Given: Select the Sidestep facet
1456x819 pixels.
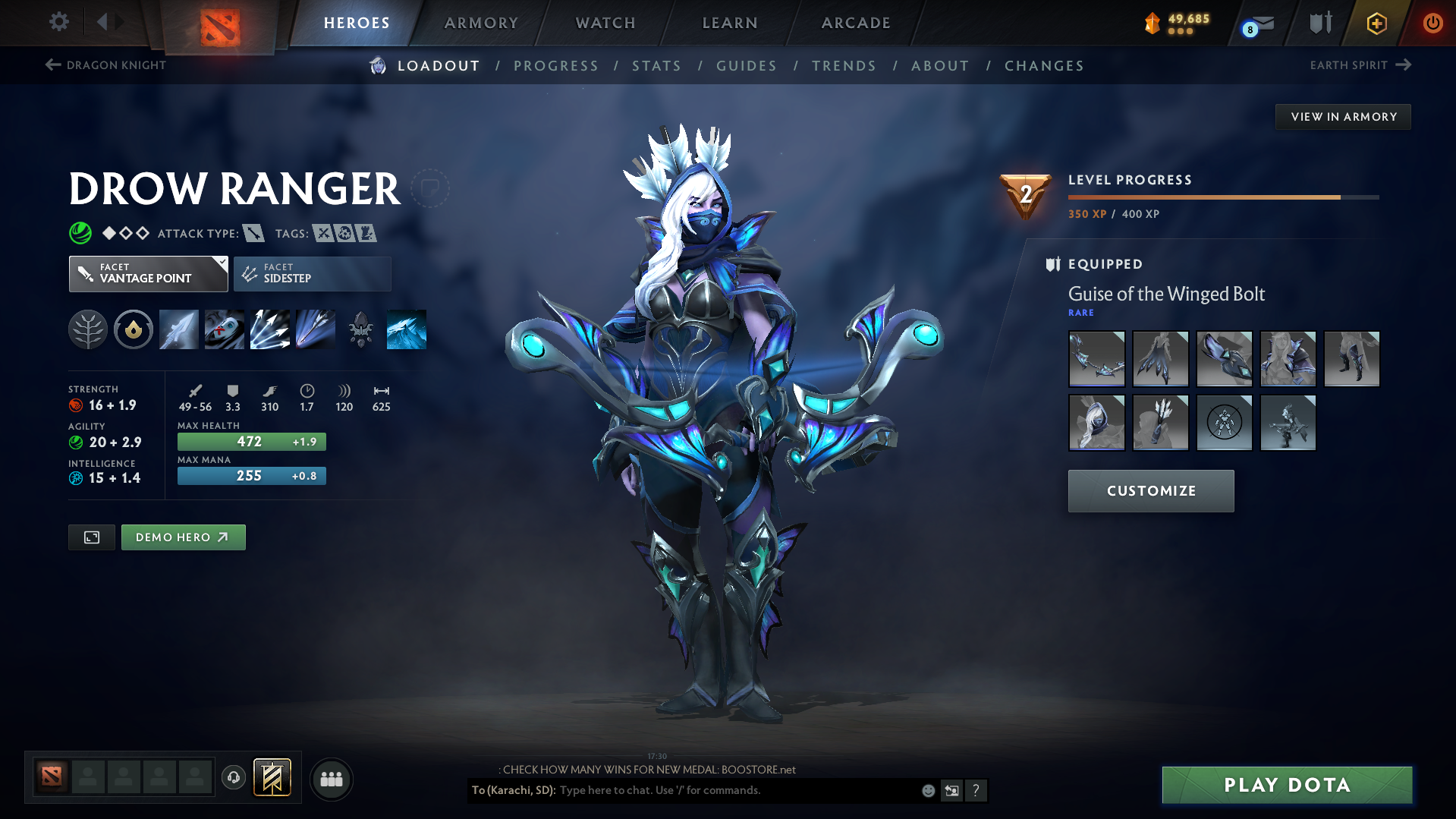Looking at the screenshot, I should click(312, 273).
